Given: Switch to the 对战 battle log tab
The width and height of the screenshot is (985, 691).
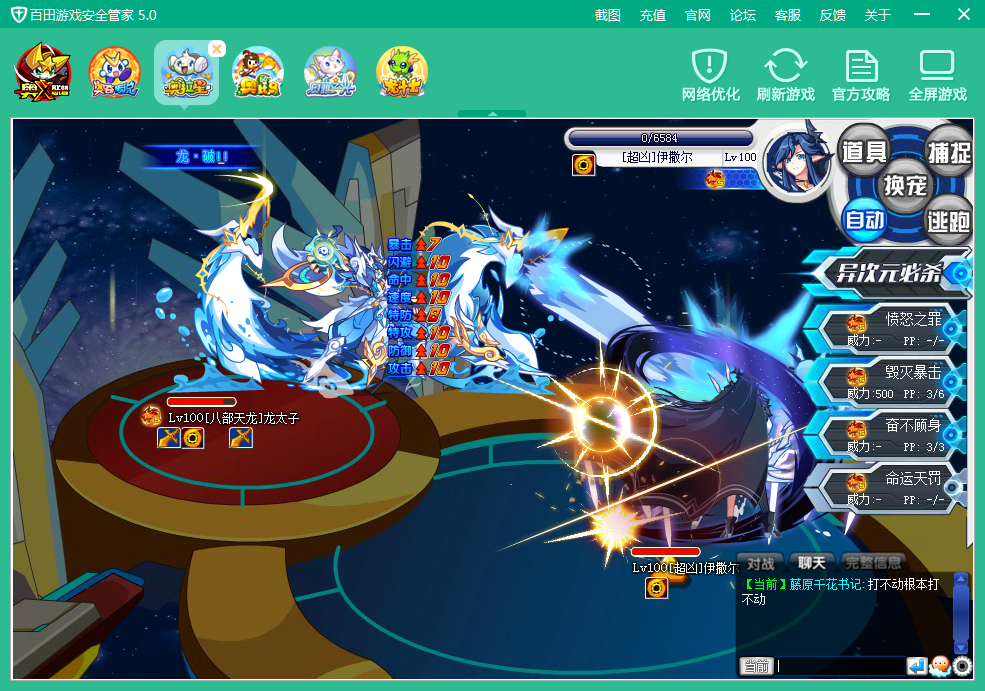Looking at the screenshot, I should pos(761,563).
